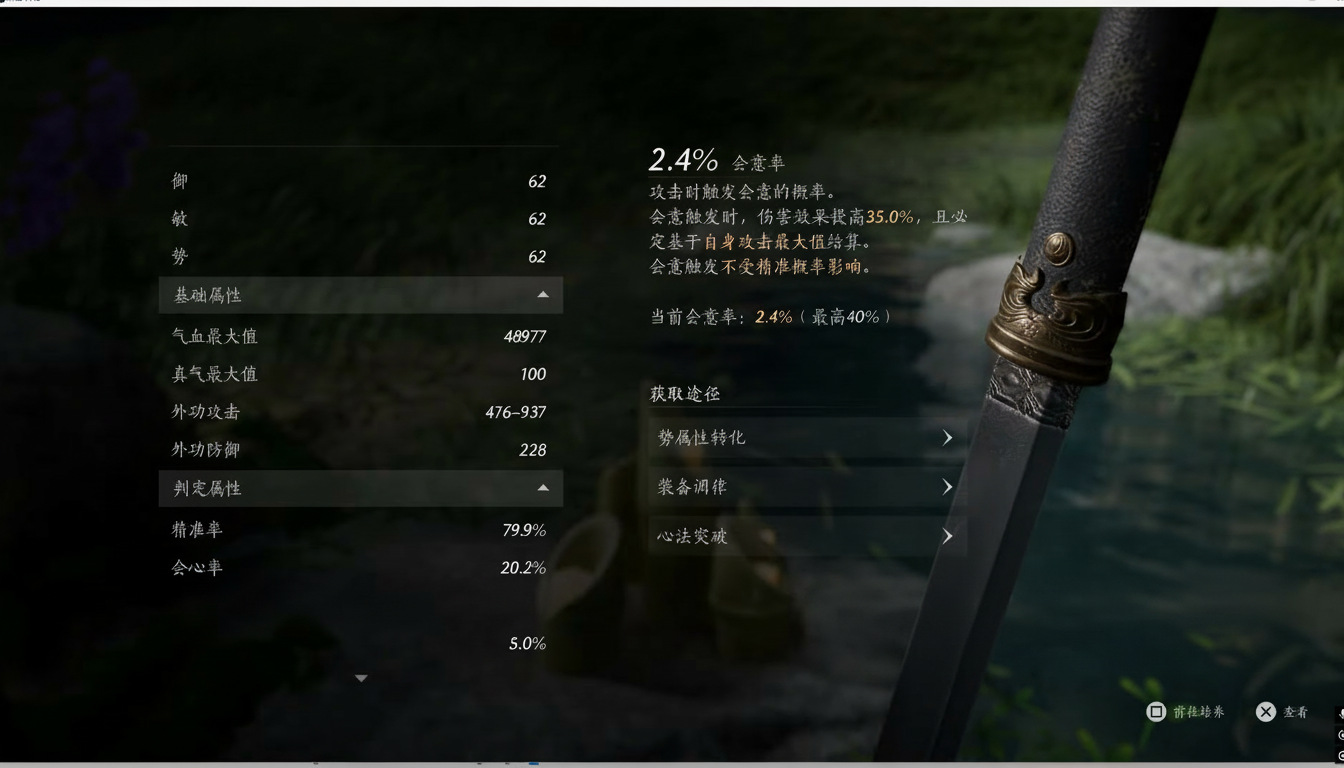Click the square button prompt icon beside 前往培养
This screenshot has width=1344, height=768.
[1156, 711]
